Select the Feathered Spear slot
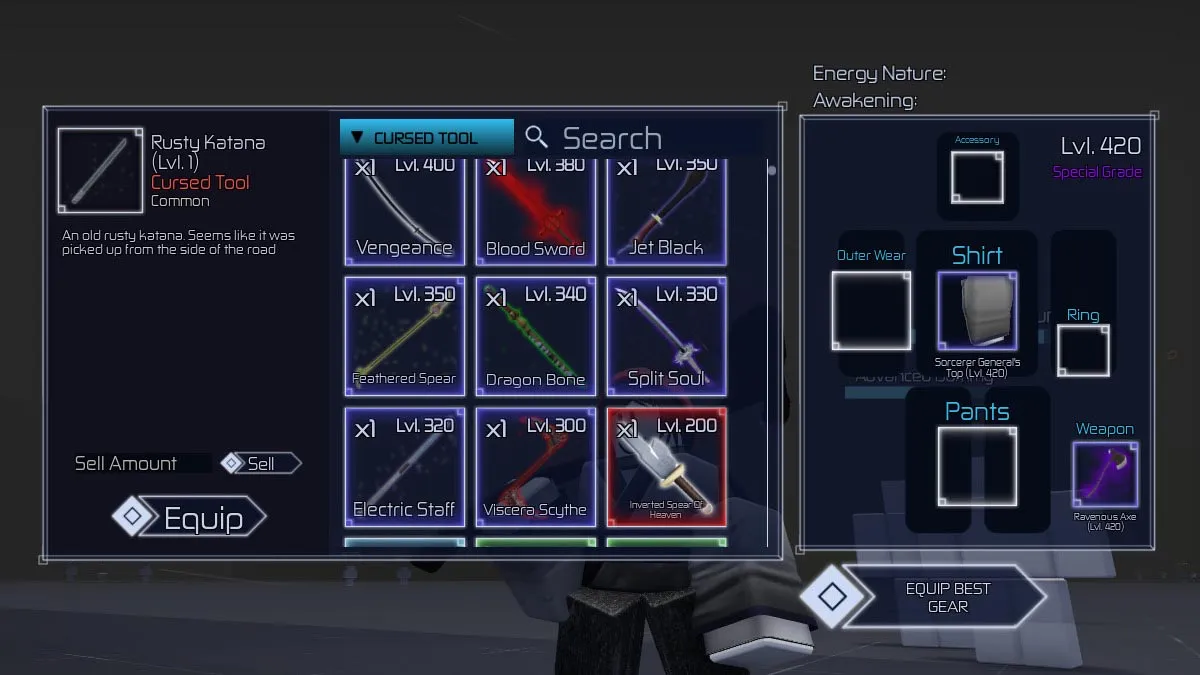Viewport: 1200px width, 675px height. 405,336
